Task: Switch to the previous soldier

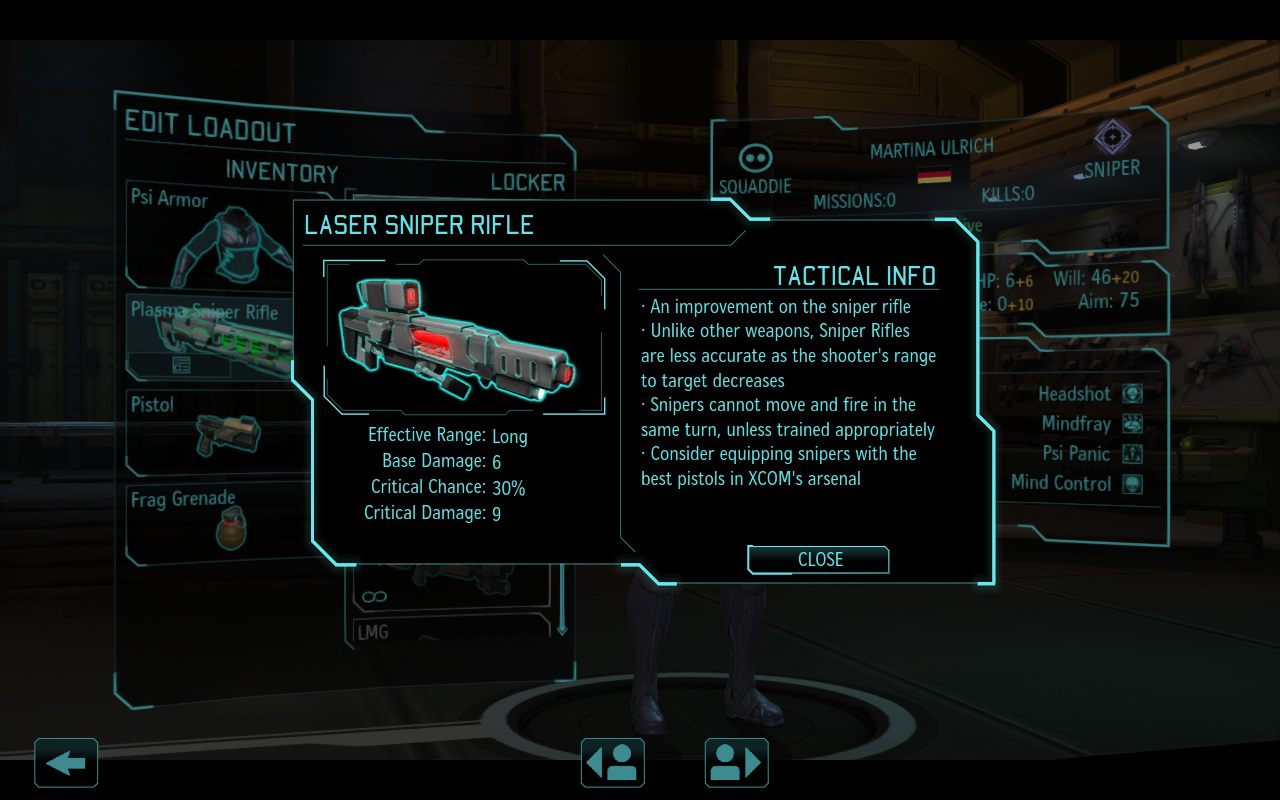Action: click(612, 763)
